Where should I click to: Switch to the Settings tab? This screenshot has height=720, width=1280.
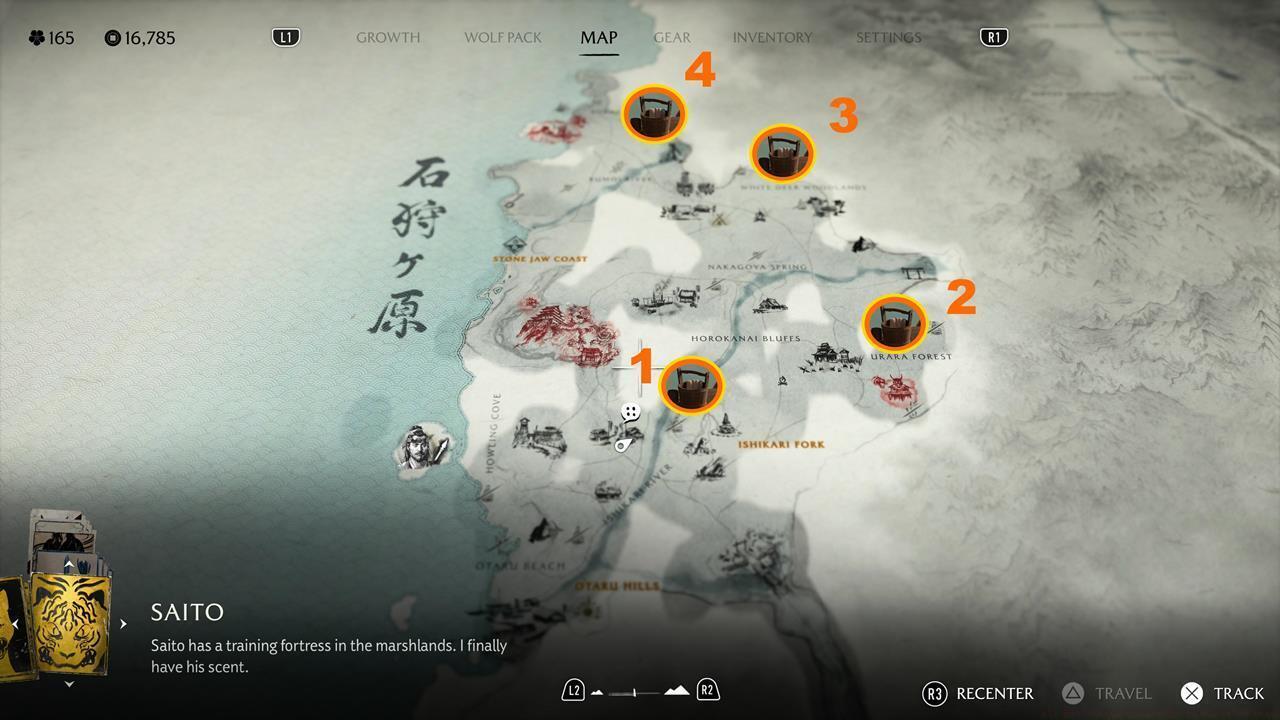pyautogui.click(x=887, y=37)
